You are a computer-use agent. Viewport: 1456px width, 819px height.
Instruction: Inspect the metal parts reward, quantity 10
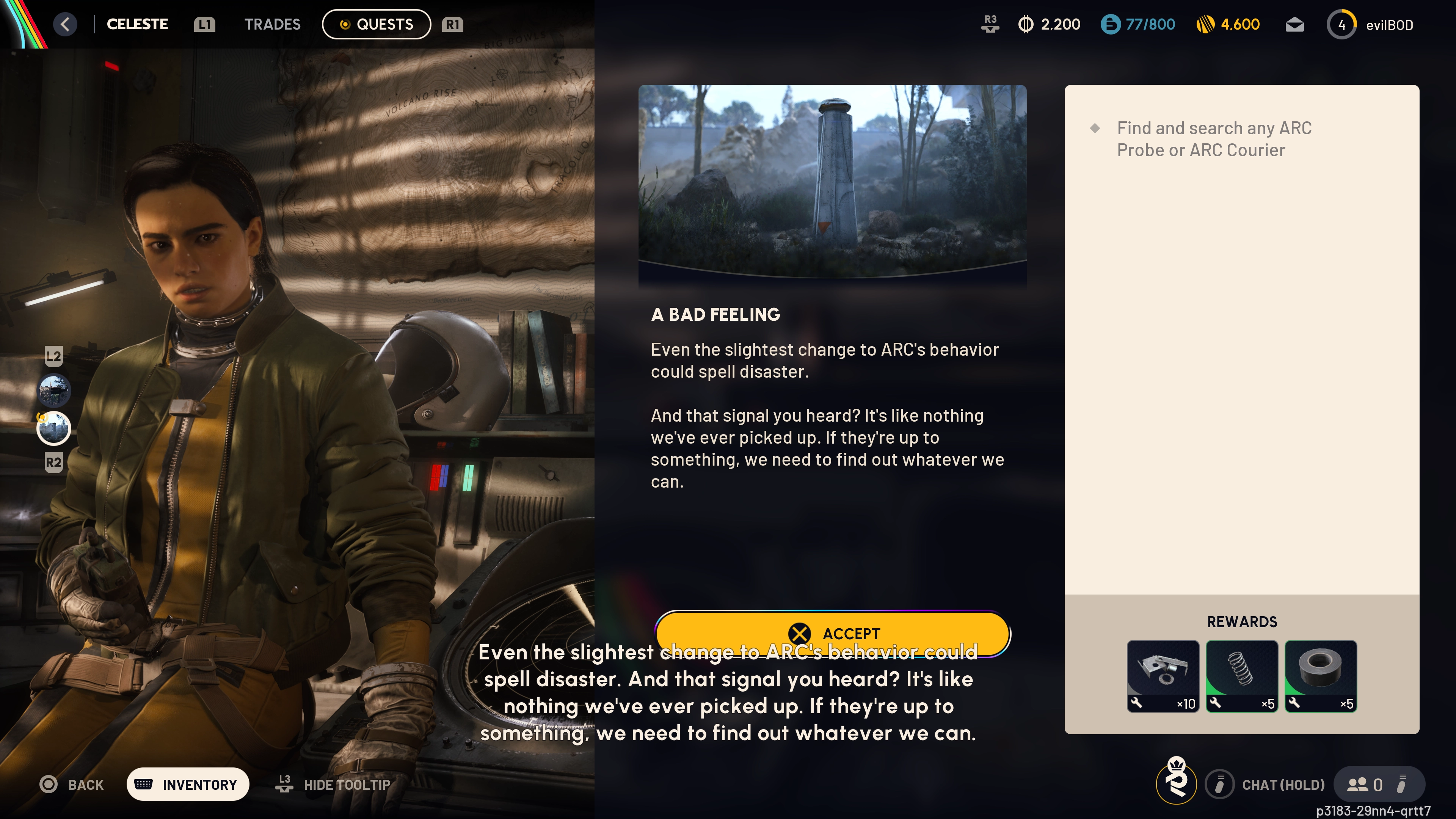pyautogui.click(x=1163, y=676)
